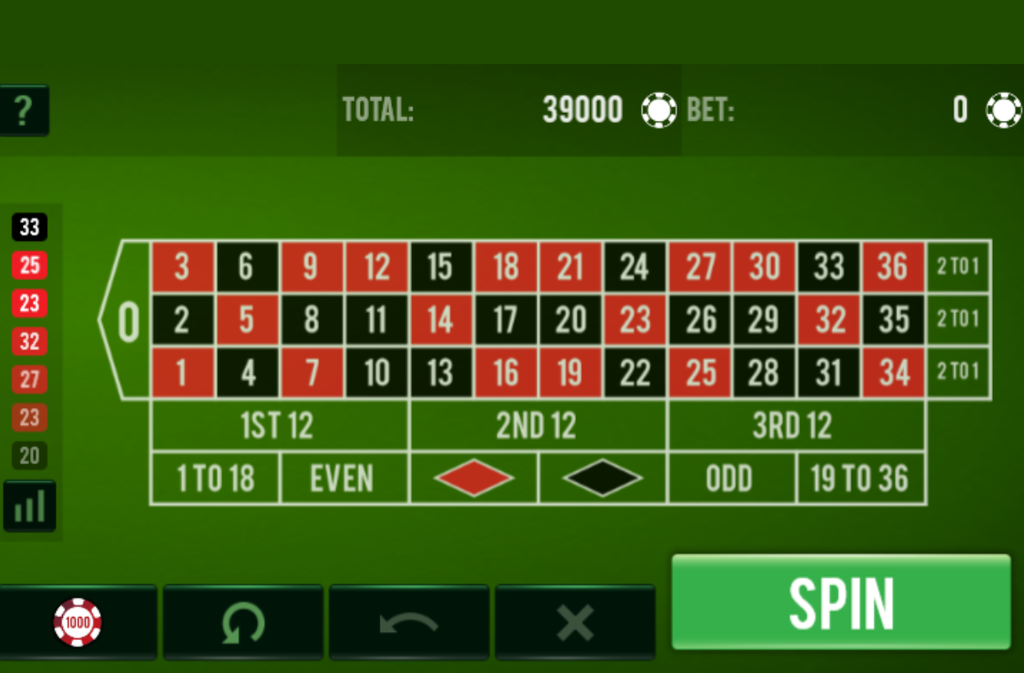Bet on the 2ND 12 dozen
The height and width of the screenshot is (673, 1024).
click(x=537, y=426)
